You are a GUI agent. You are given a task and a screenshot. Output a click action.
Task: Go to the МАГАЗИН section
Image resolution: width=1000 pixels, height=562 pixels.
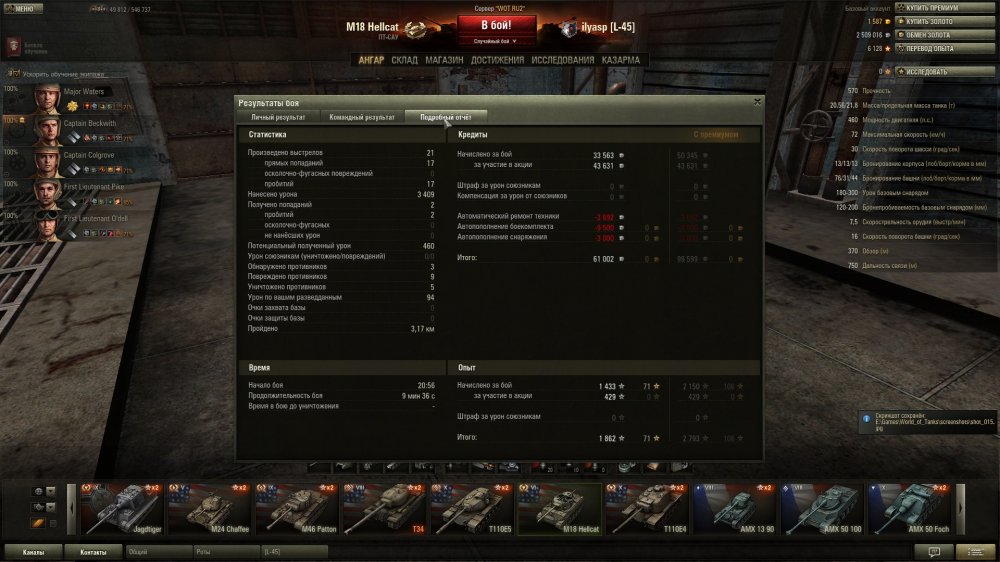tap(444, 60)
